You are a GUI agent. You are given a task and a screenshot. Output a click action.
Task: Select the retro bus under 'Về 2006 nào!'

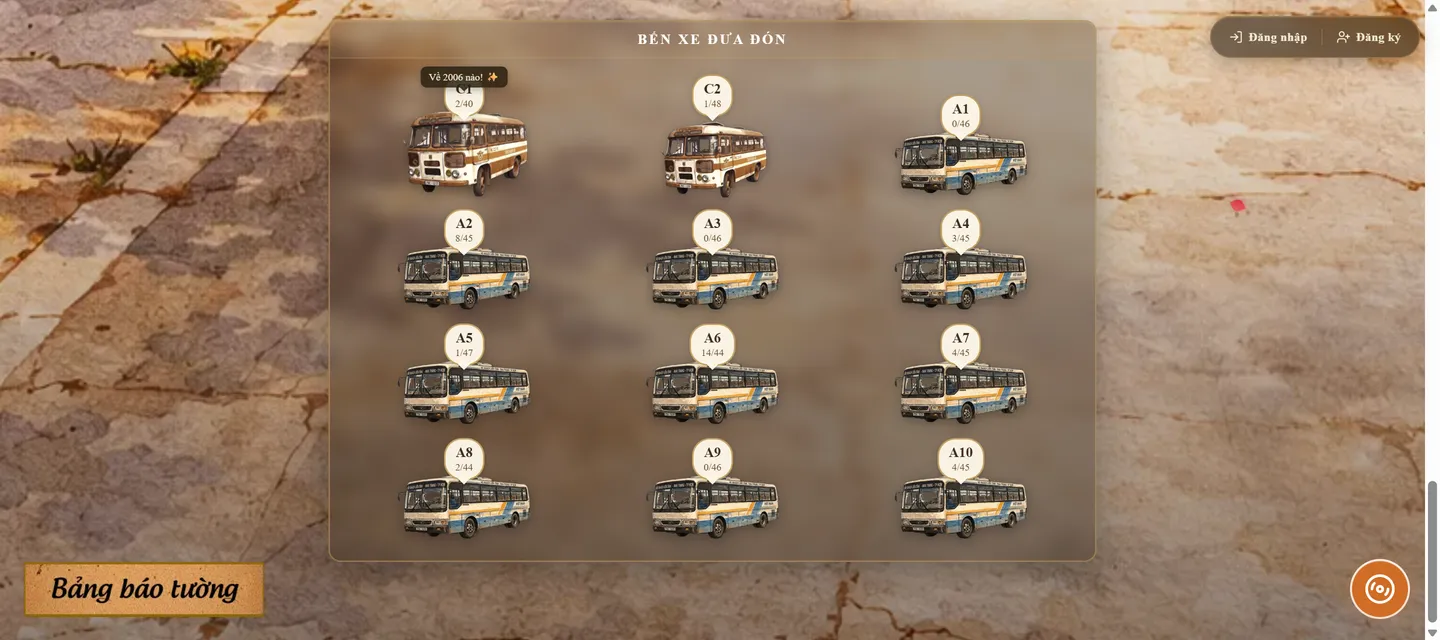pos(466,152)
